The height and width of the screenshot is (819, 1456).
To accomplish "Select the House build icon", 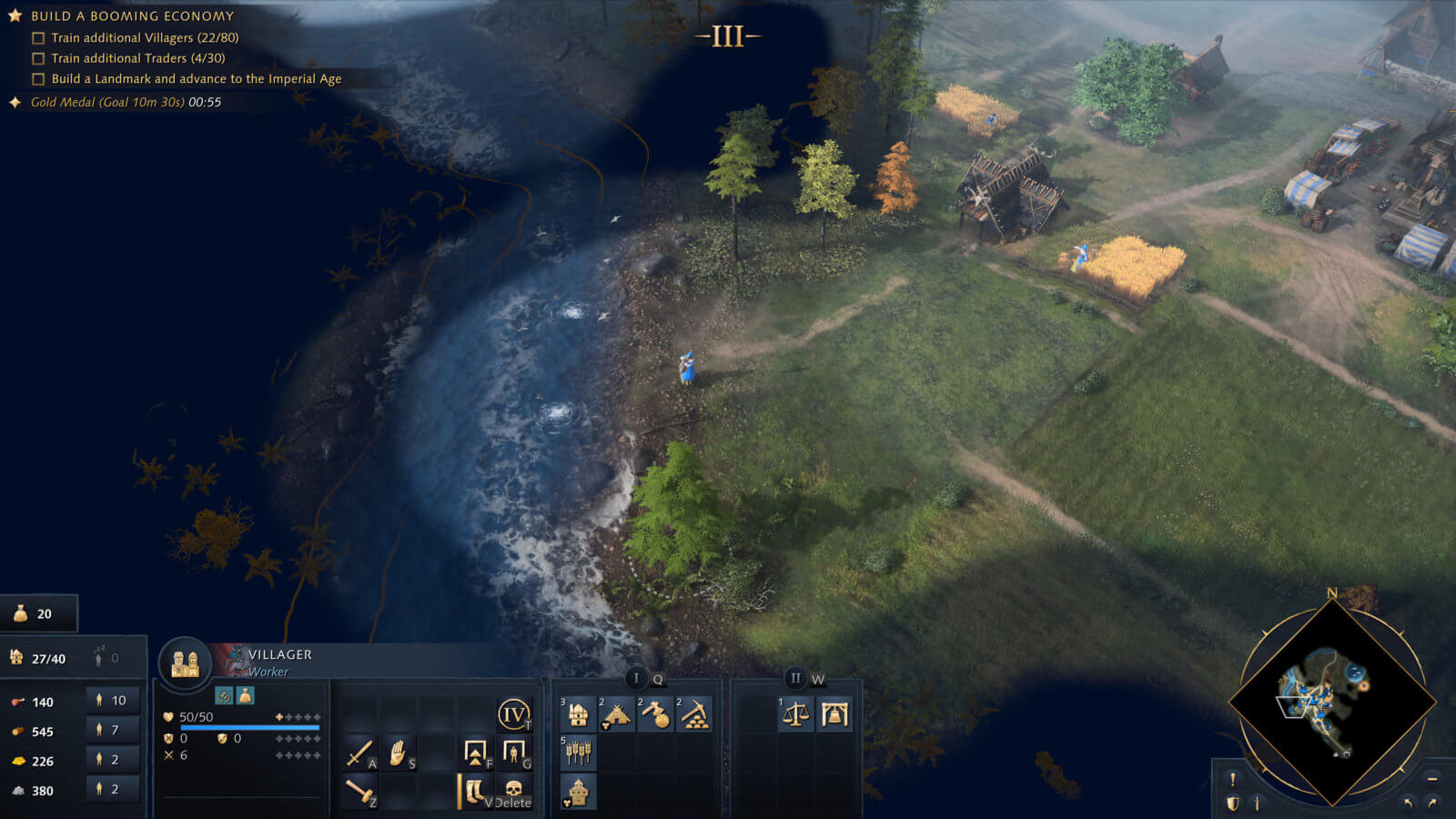I will tap(577, 716).
